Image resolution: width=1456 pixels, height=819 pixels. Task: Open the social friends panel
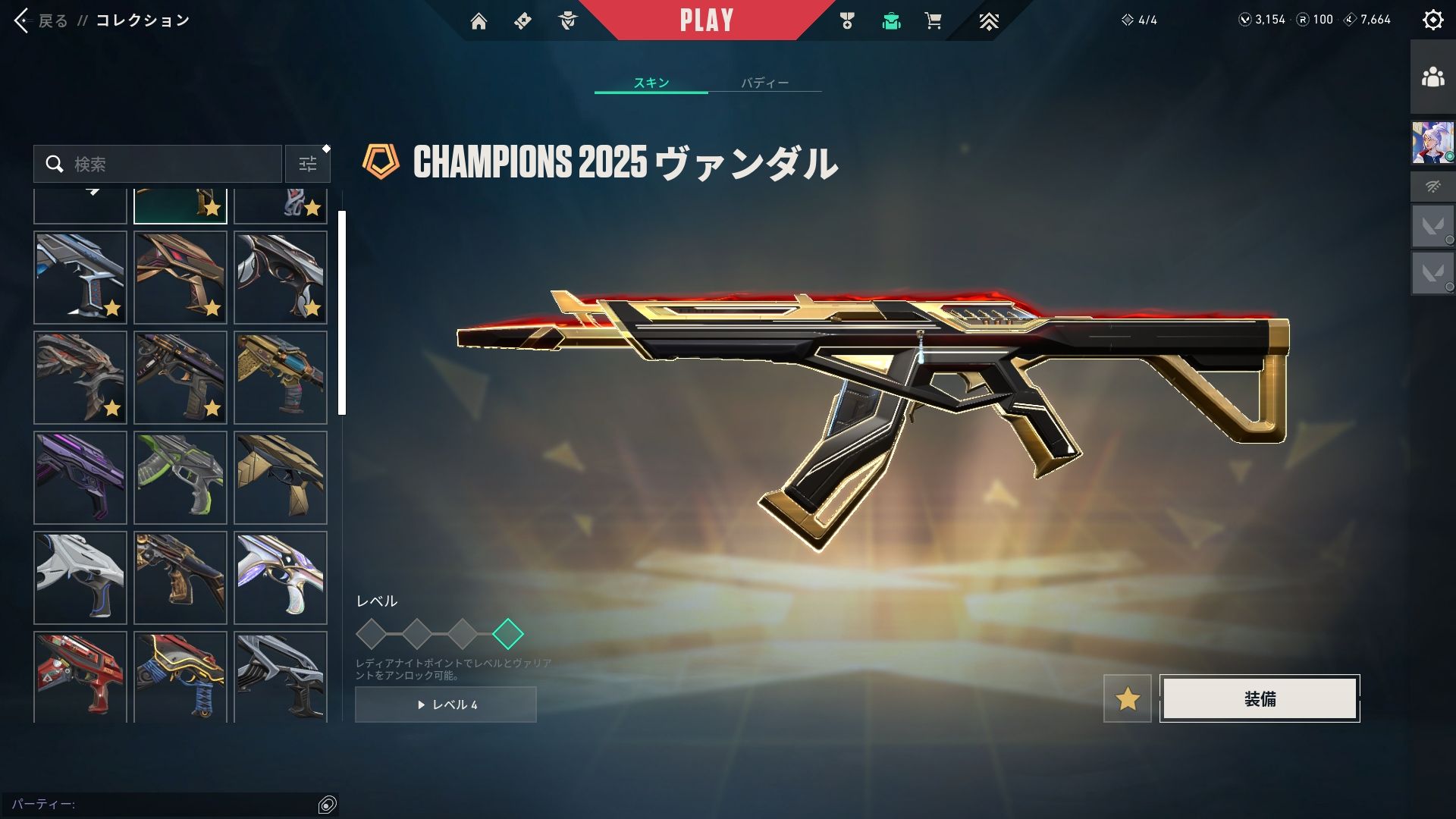(1432, 77)
